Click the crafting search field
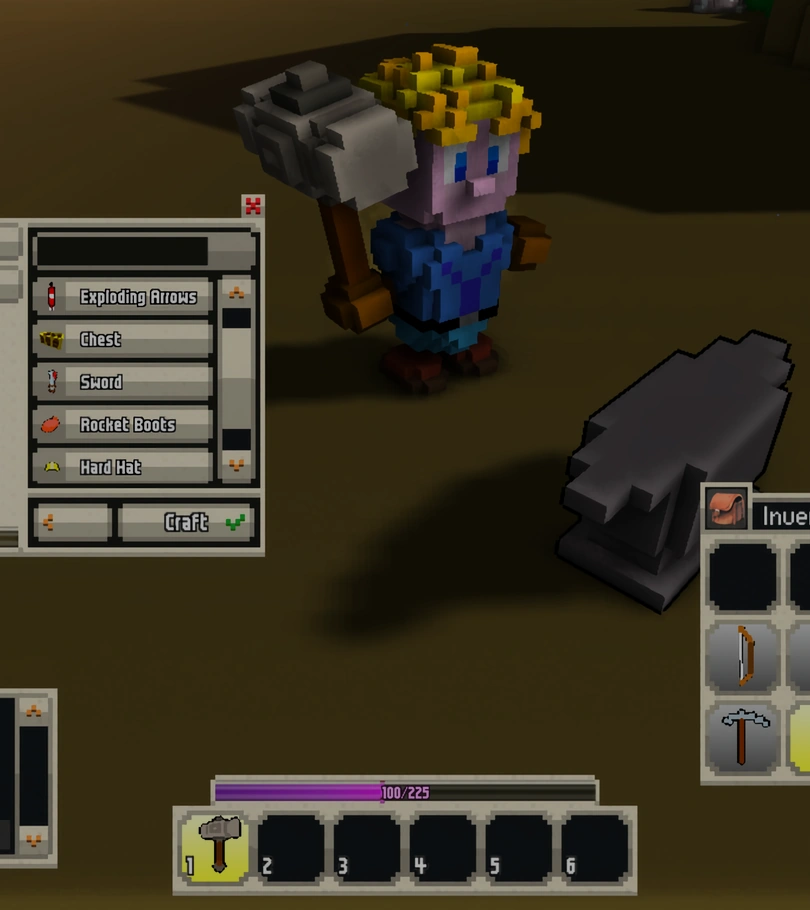 (122, 250)
